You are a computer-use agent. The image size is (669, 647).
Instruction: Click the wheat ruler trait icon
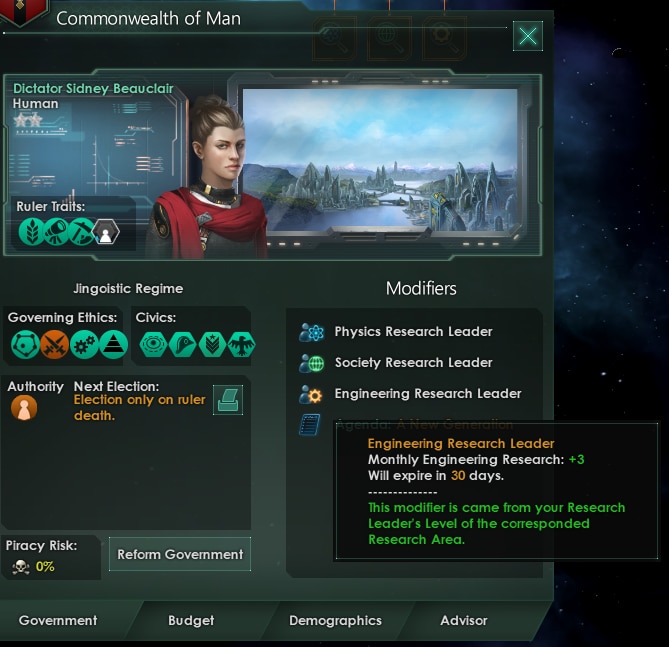pos(31,232)
